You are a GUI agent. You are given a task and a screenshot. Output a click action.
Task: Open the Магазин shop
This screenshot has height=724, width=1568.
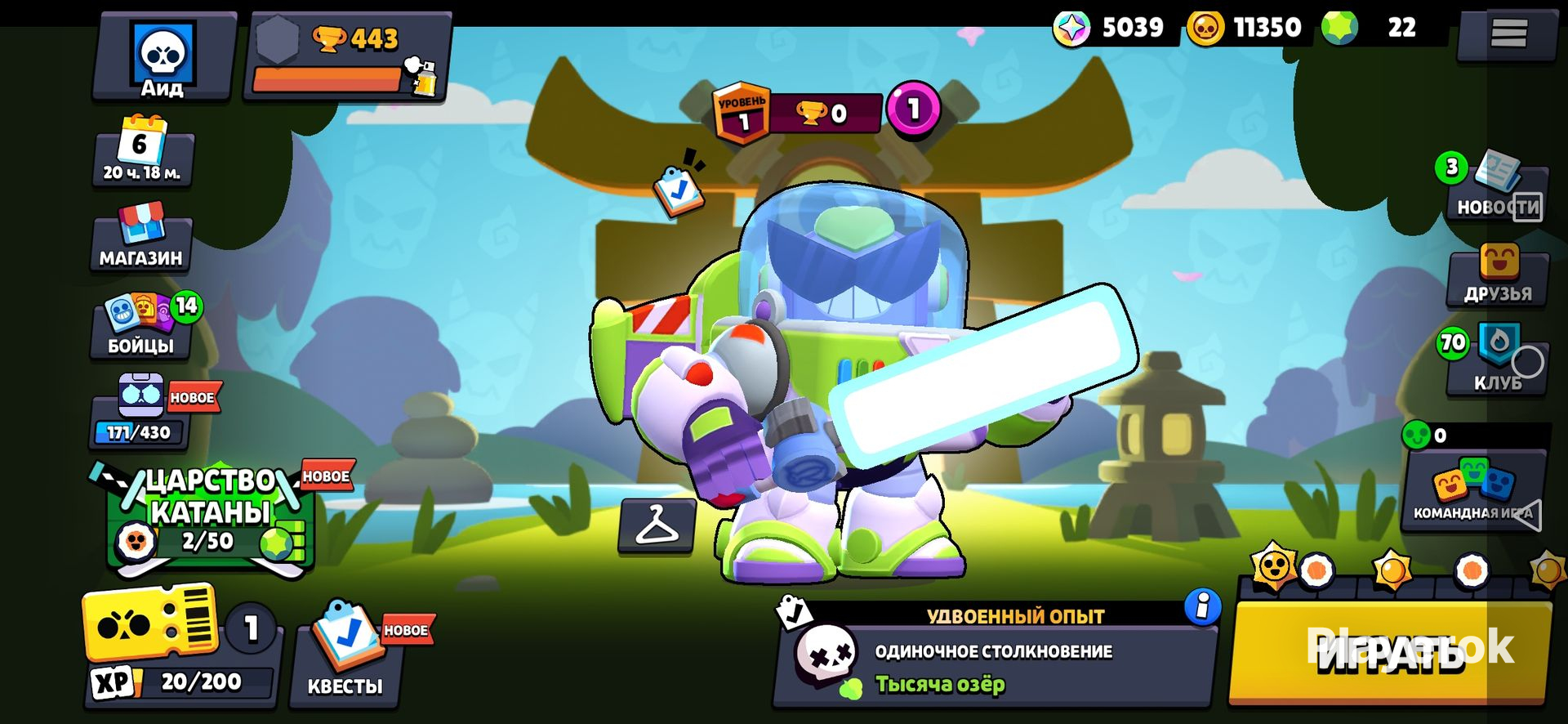141,239
